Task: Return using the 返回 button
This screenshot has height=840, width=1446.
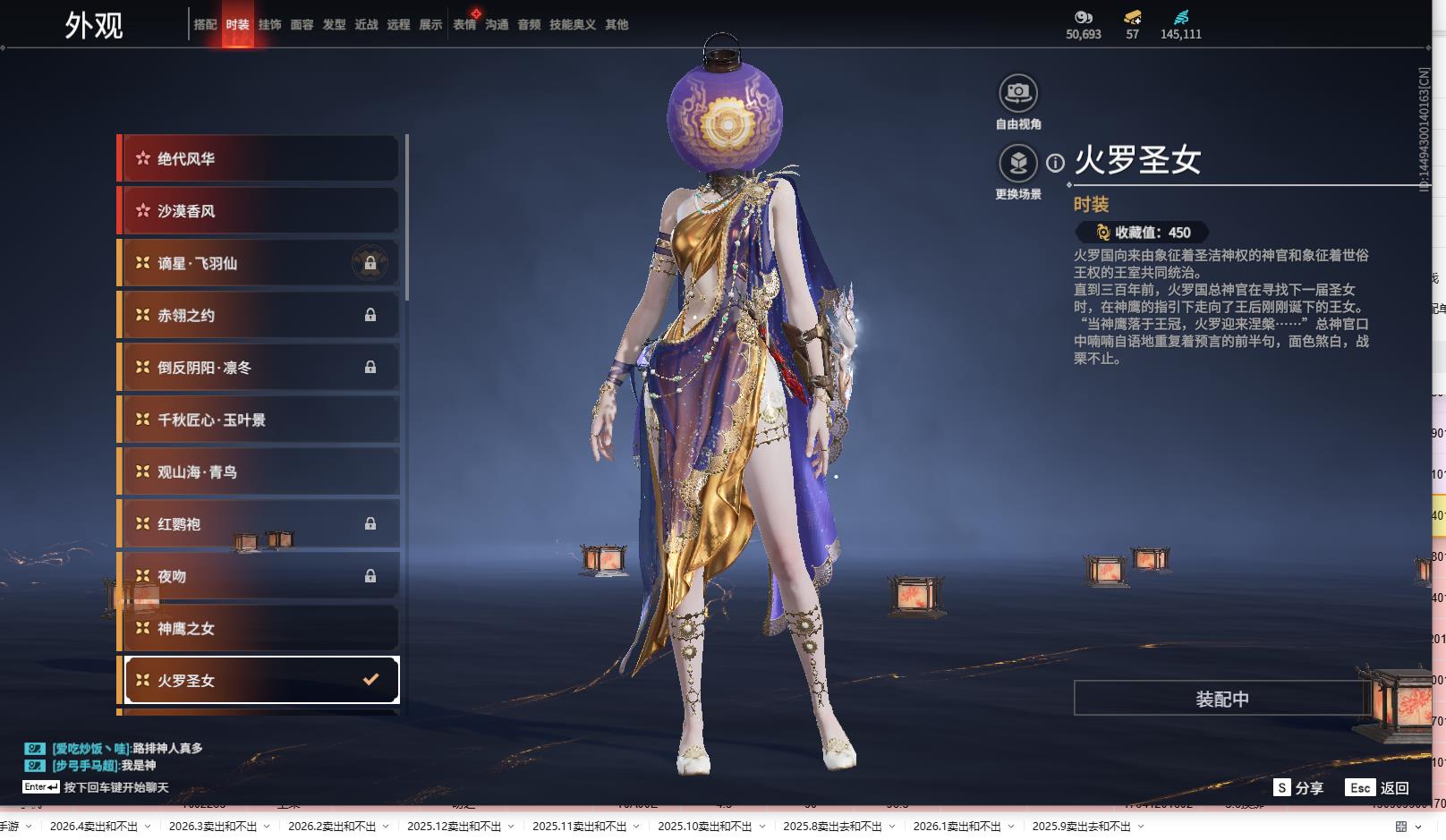Action: click(x=1378, y=788)
